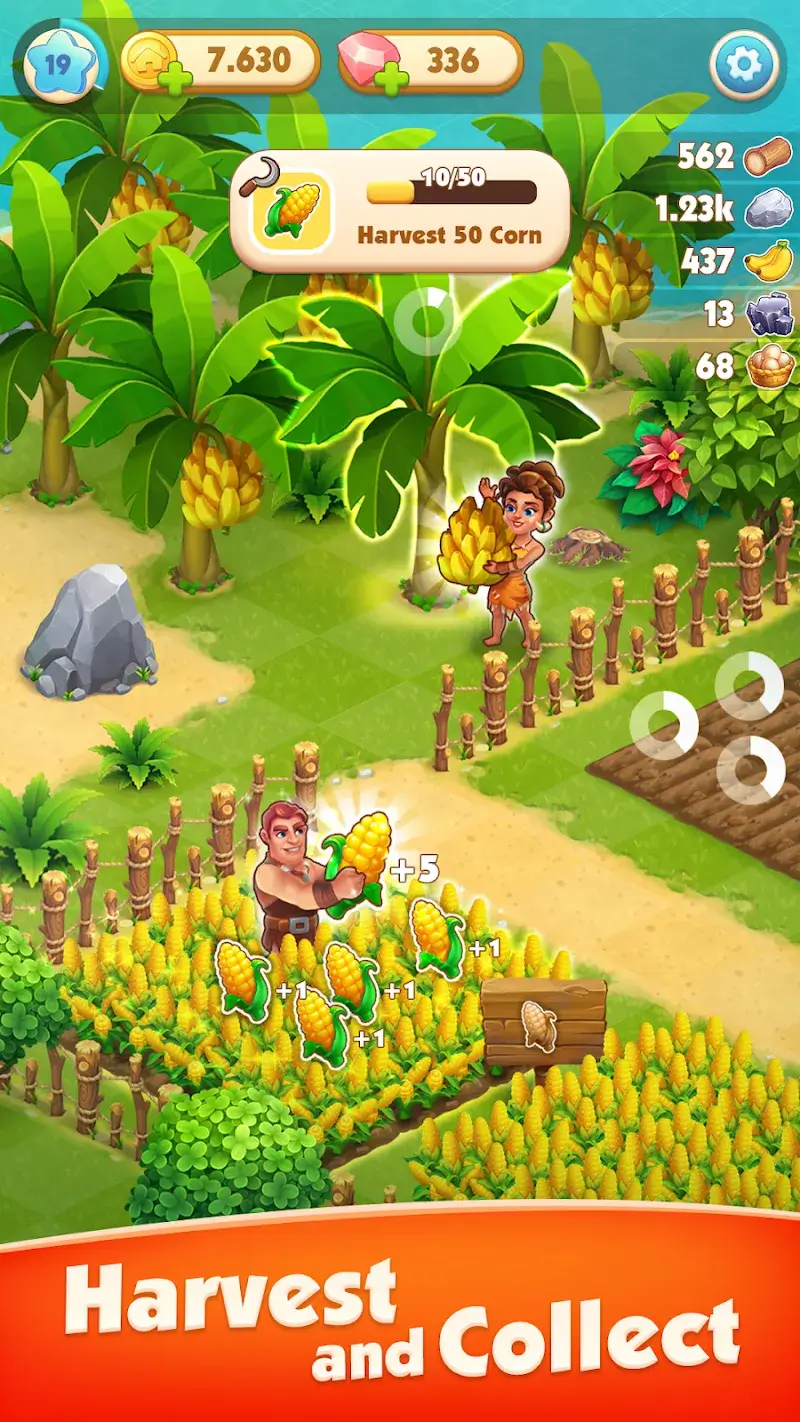Select the banana resource icon
The image size is (800, 1422).
point(768,263)
